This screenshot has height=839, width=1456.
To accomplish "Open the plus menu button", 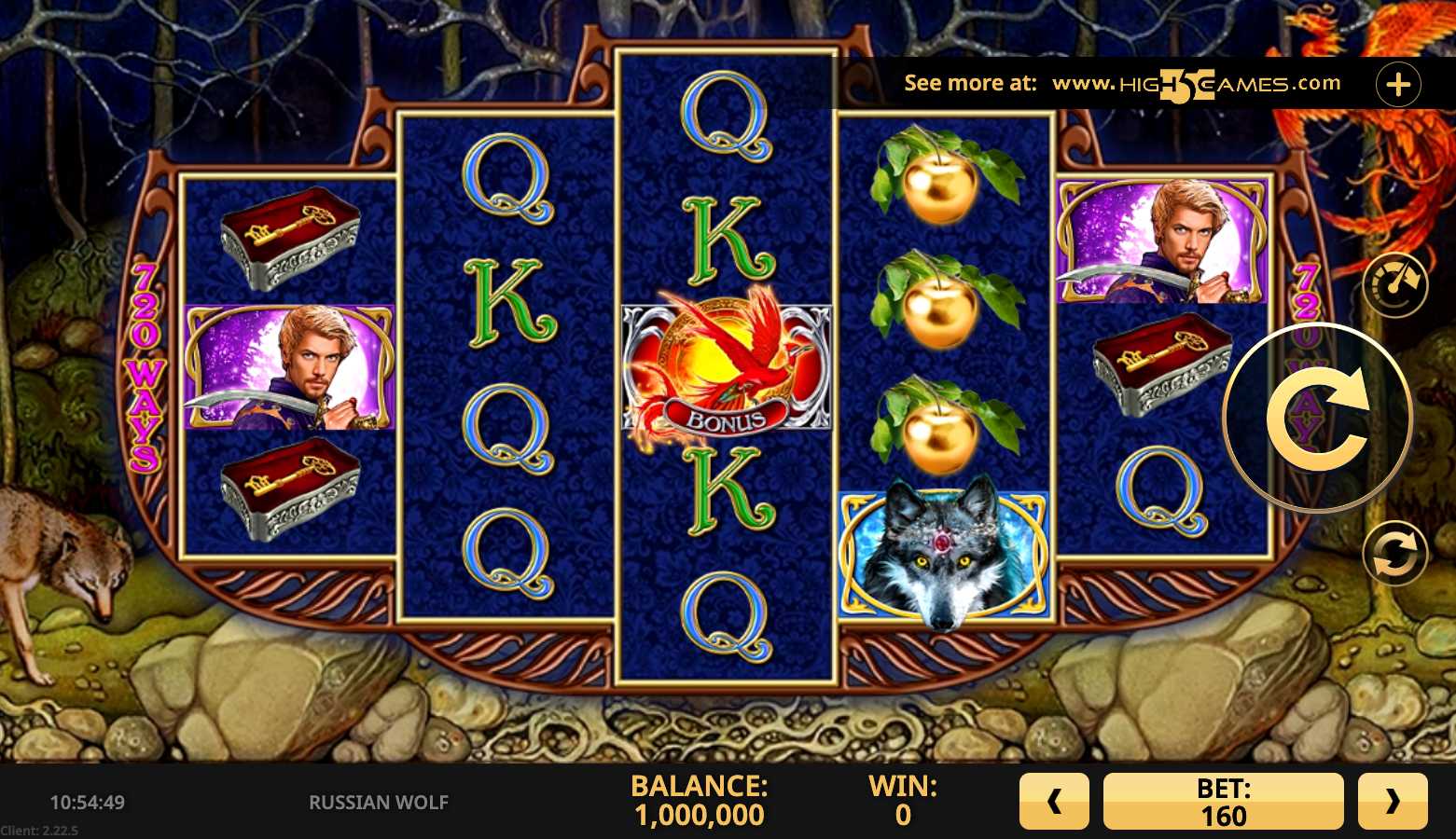I will tap(1397, 85).
